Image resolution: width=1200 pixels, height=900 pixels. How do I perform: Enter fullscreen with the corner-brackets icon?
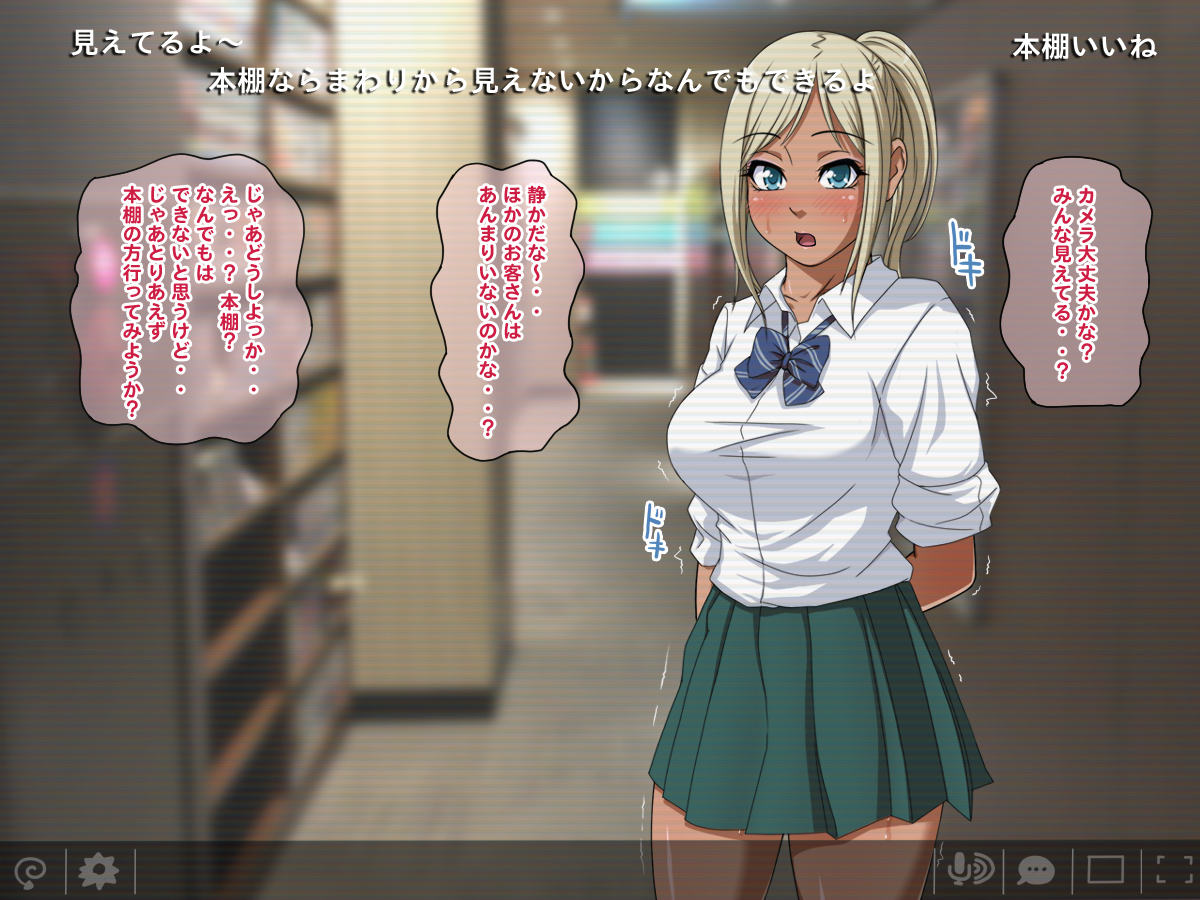pos(1175,870)
